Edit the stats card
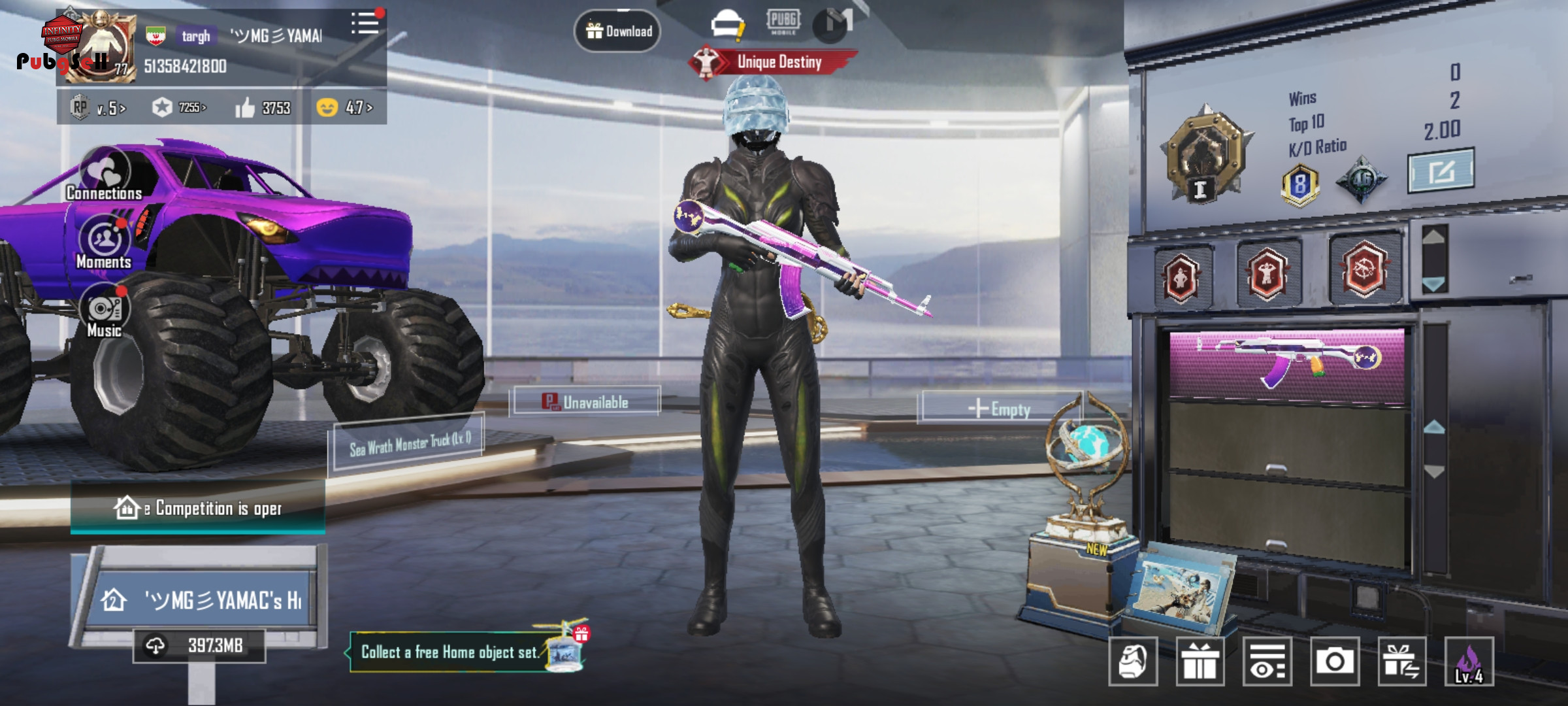Screen dimensions: 1568x706 (1440, 171)
